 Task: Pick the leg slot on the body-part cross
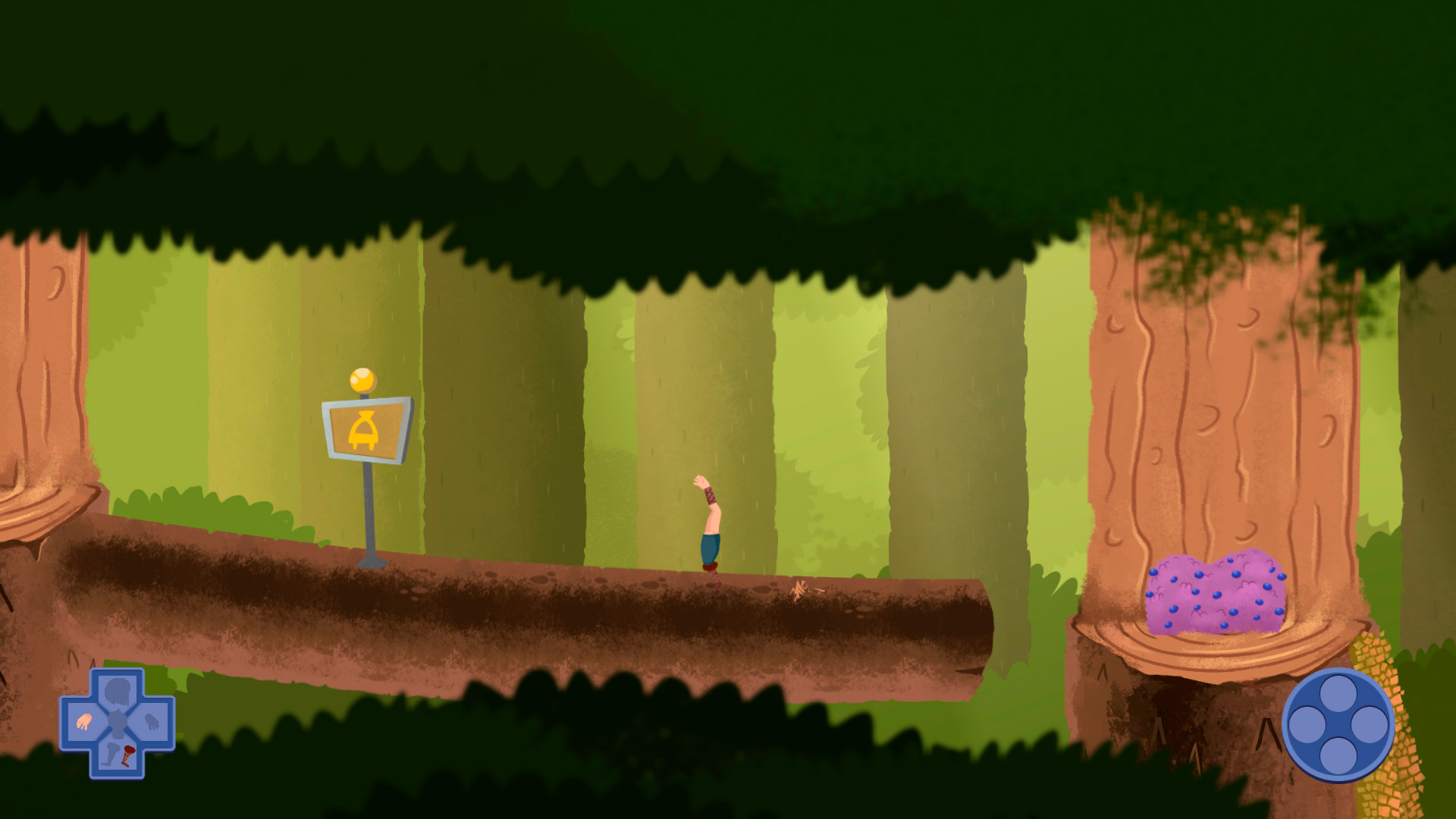coord(118,755)
